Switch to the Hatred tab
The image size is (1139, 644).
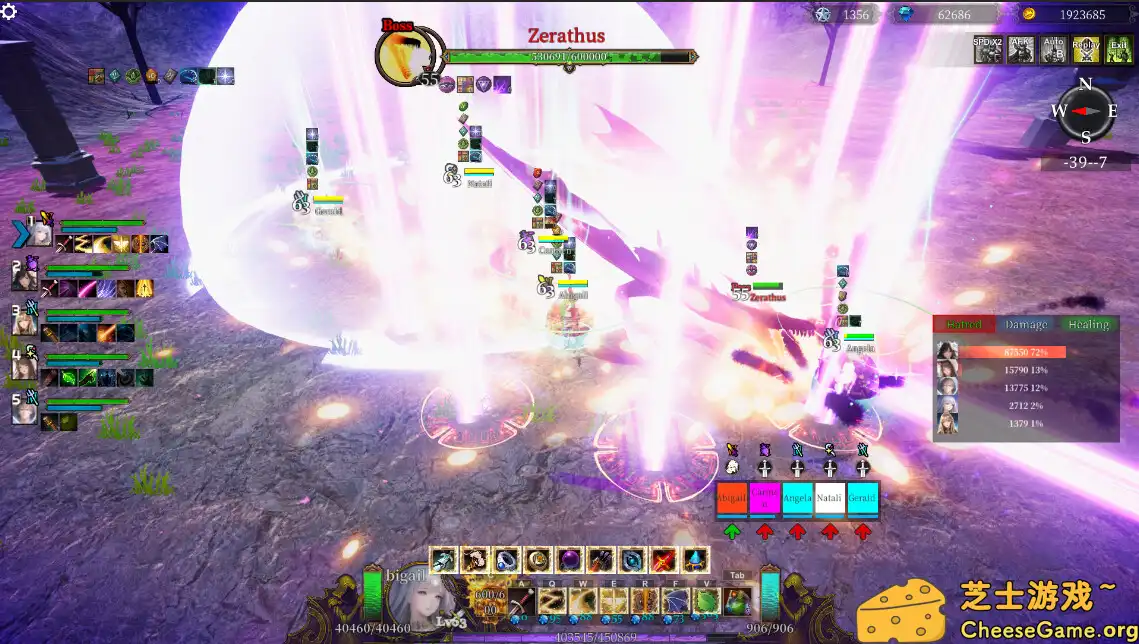965,324
